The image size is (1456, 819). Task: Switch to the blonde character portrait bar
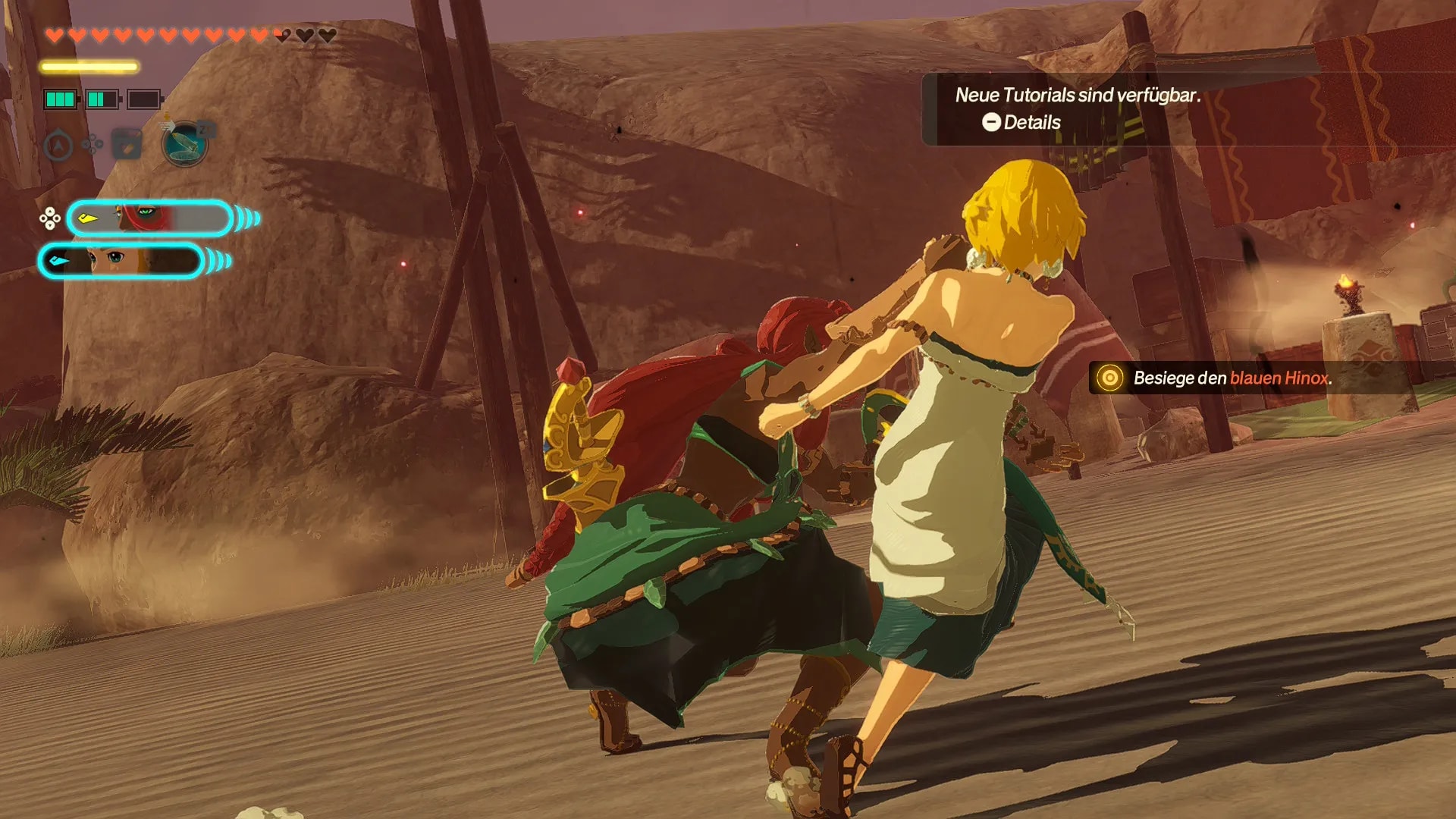pos(121,261)
